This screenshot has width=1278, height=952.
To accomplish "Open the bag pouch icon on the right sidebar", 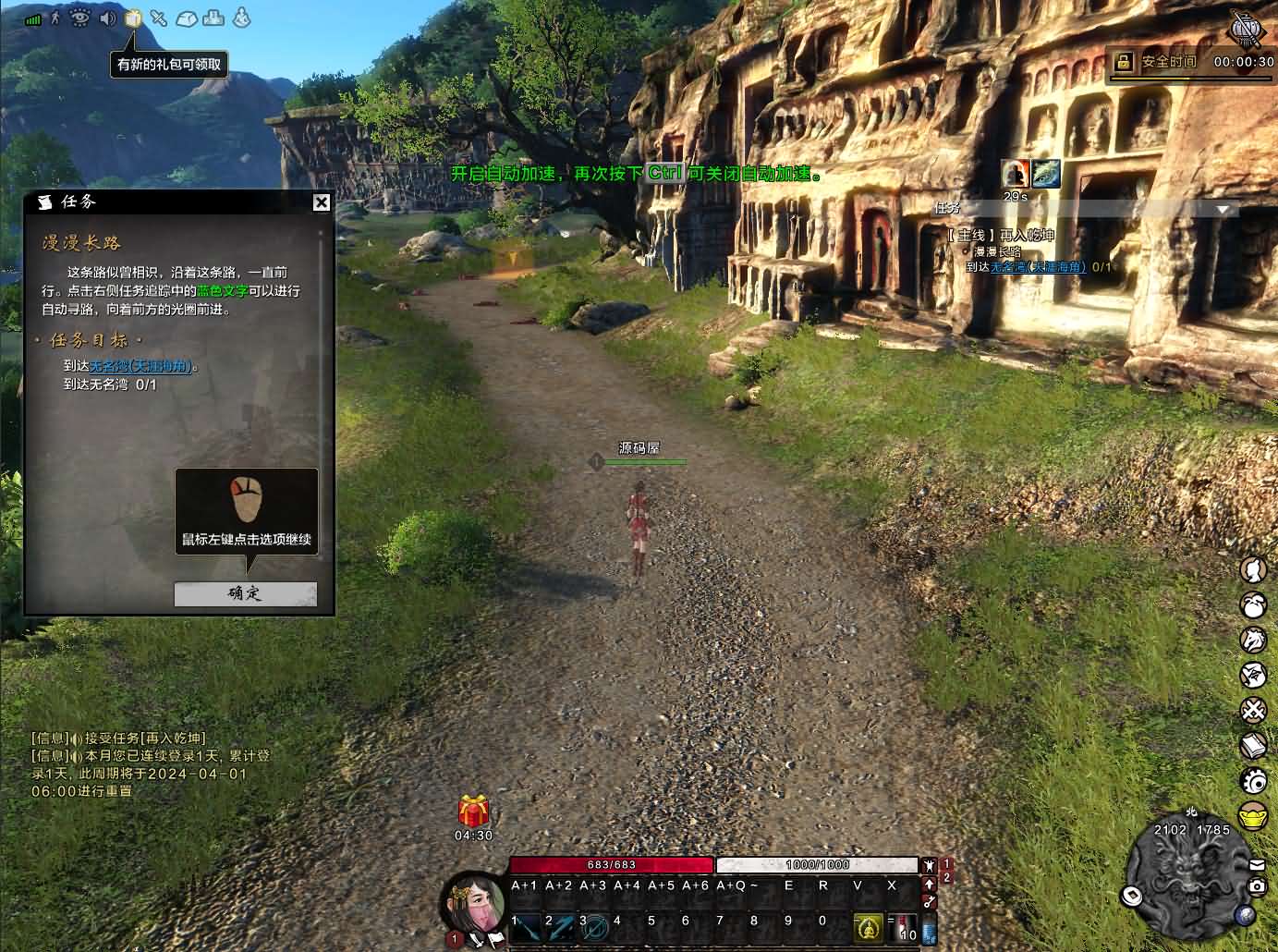I will pyautogui.click(x=1253, y=605).
